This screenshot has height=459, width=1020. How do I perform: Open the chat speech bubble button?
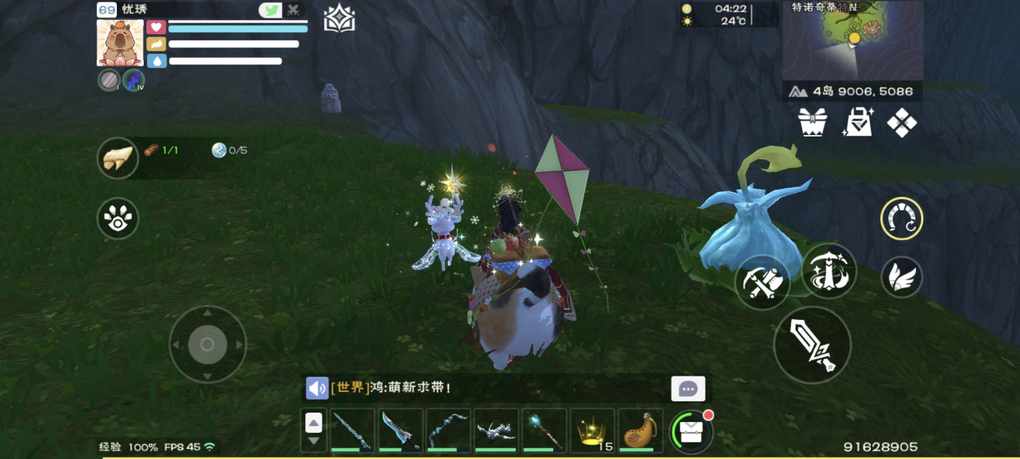click(x=688, y=389)
